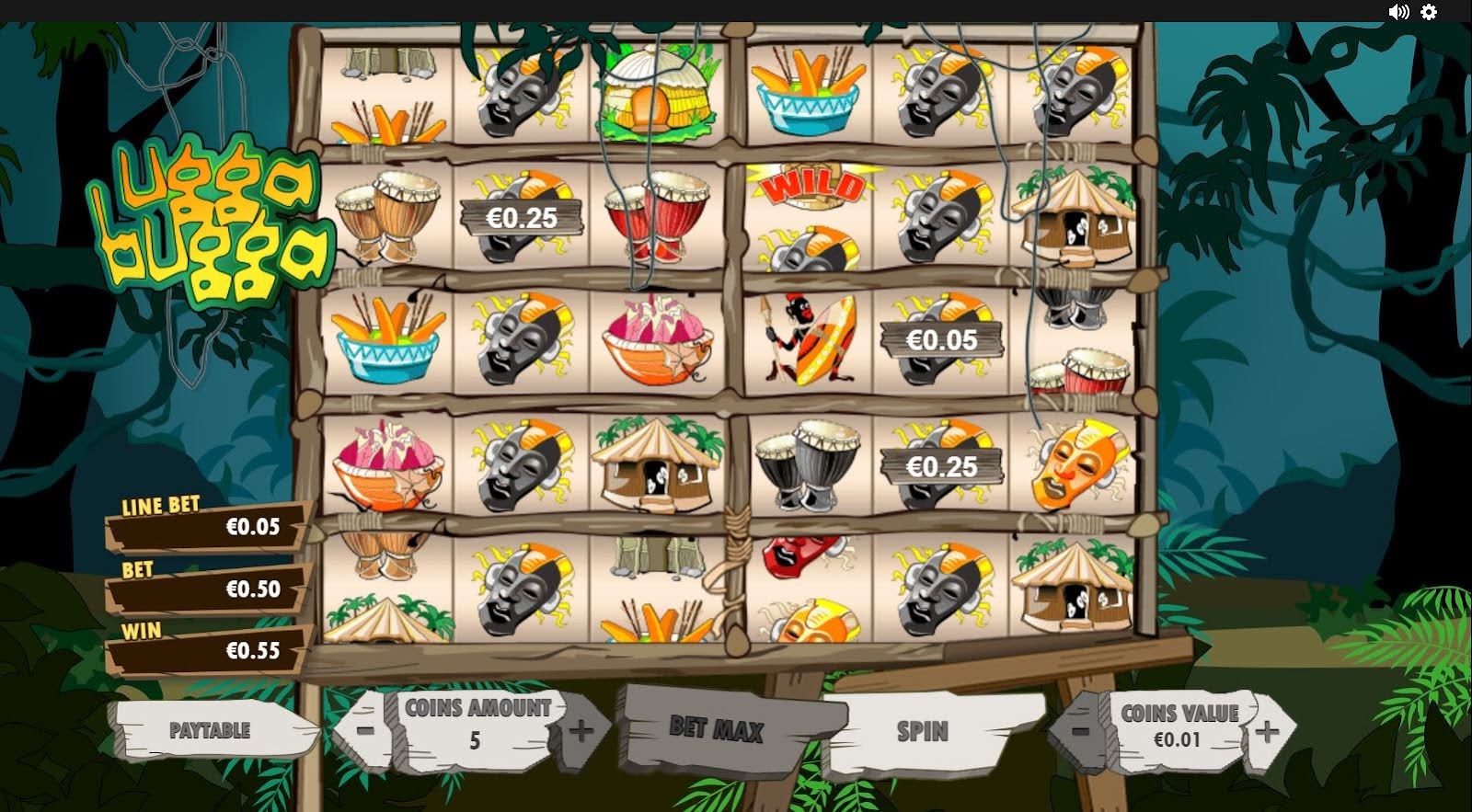Screen dimensions: 1472x812
Task: Open the settings gear in the top corner
Action: (x=1428, y=12)
